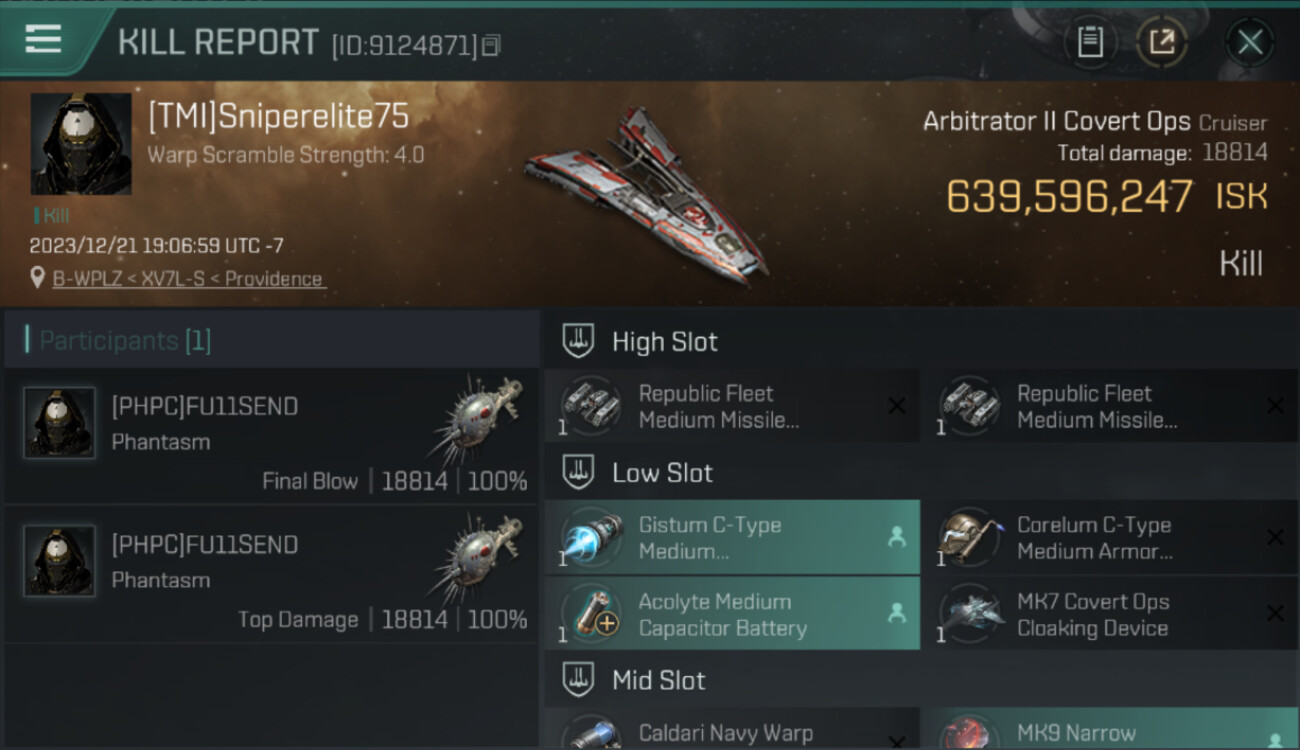1300x750 pixels.
Task: Open the clipboard notes icon
Action: (1089, 42)
